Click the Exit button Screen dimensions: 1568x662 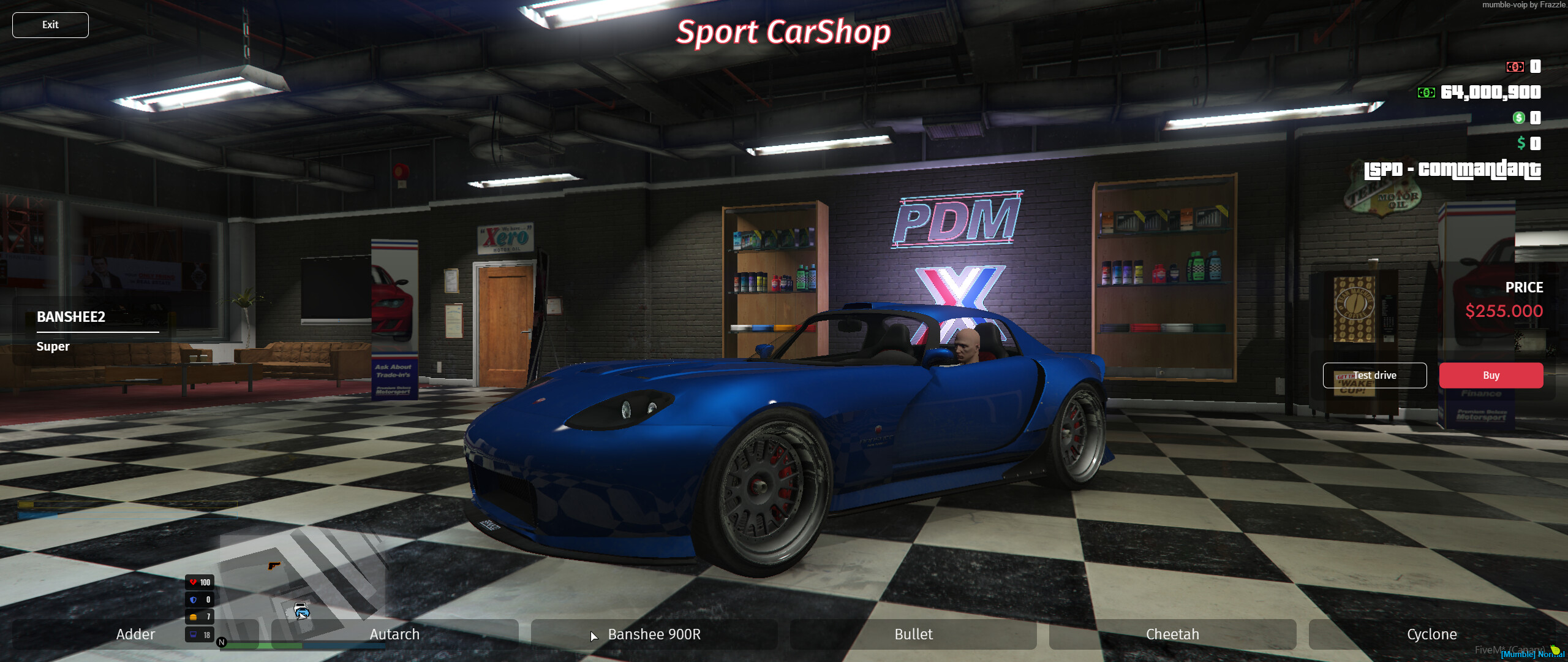(x=50, y=25)
